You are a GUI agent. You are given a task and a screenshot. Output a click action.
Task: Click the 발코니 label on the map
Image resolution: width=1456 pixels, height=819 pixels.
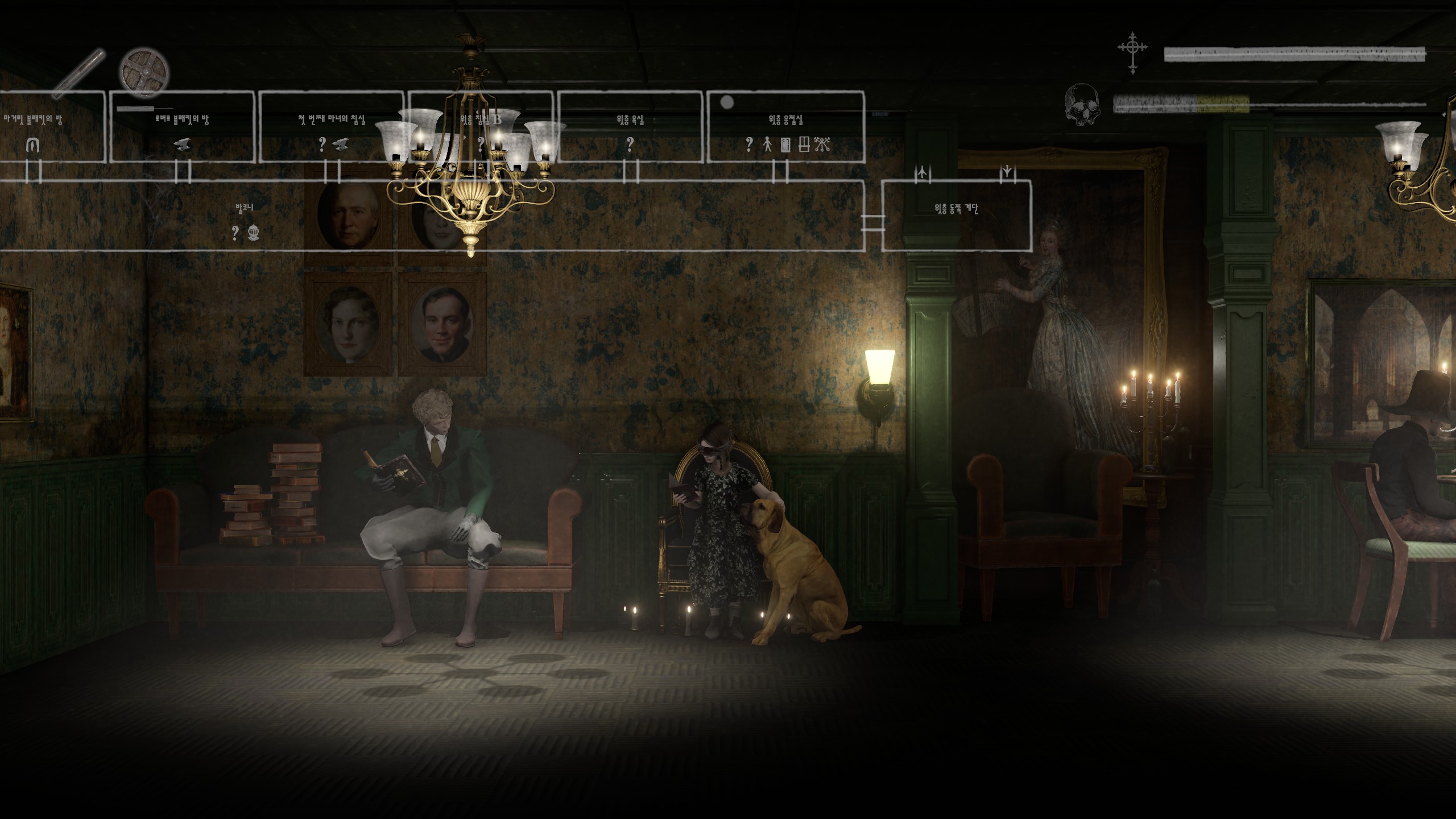coord(245,208)
